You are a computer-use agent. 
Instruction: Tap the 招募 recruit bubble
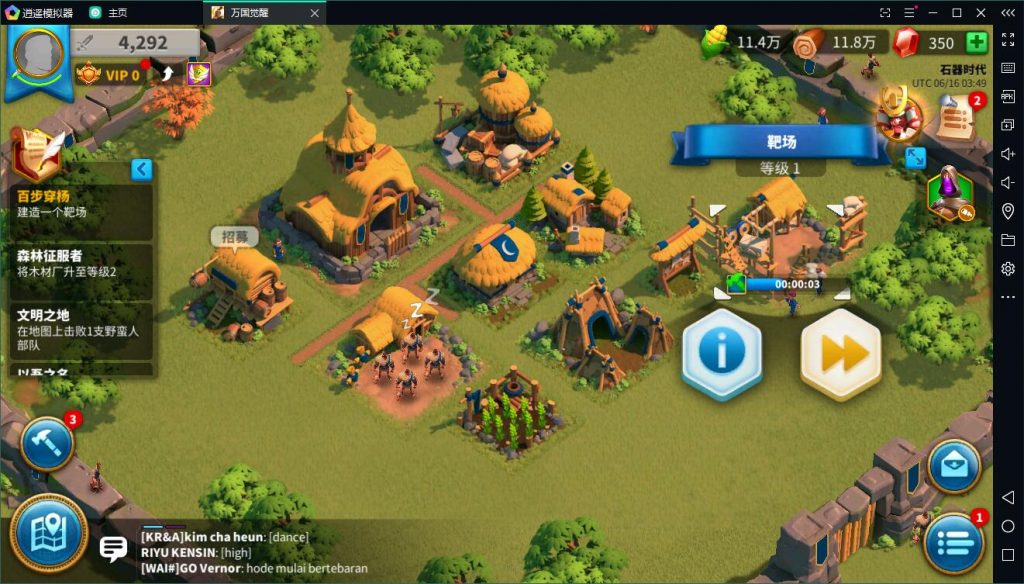pos(235,237)
